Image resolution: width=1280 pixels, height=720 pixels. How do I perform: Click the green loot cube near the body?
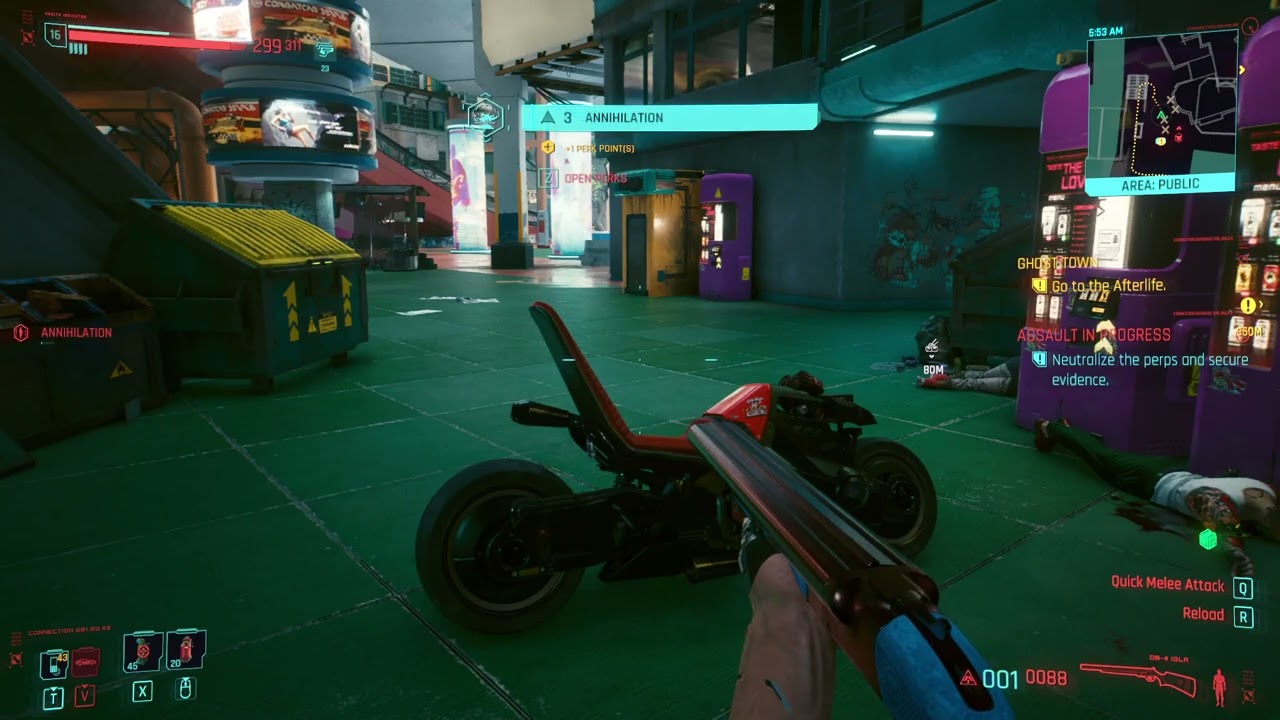[x=1209, y=541]
